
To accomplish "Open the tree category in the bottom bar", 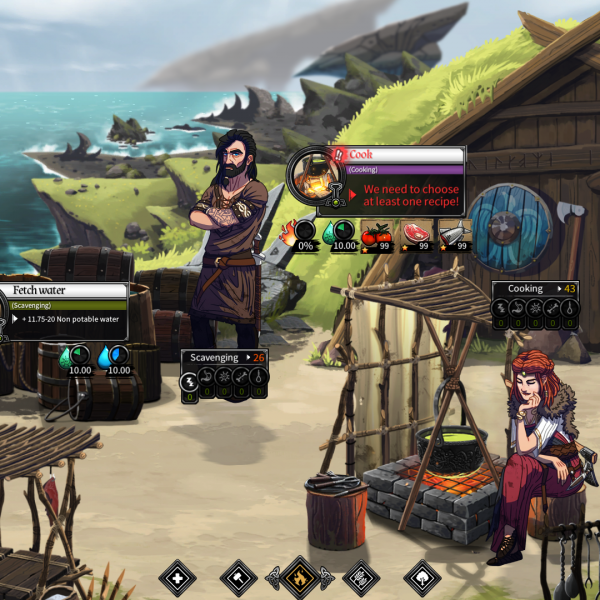I will click(x=422, y=578).
